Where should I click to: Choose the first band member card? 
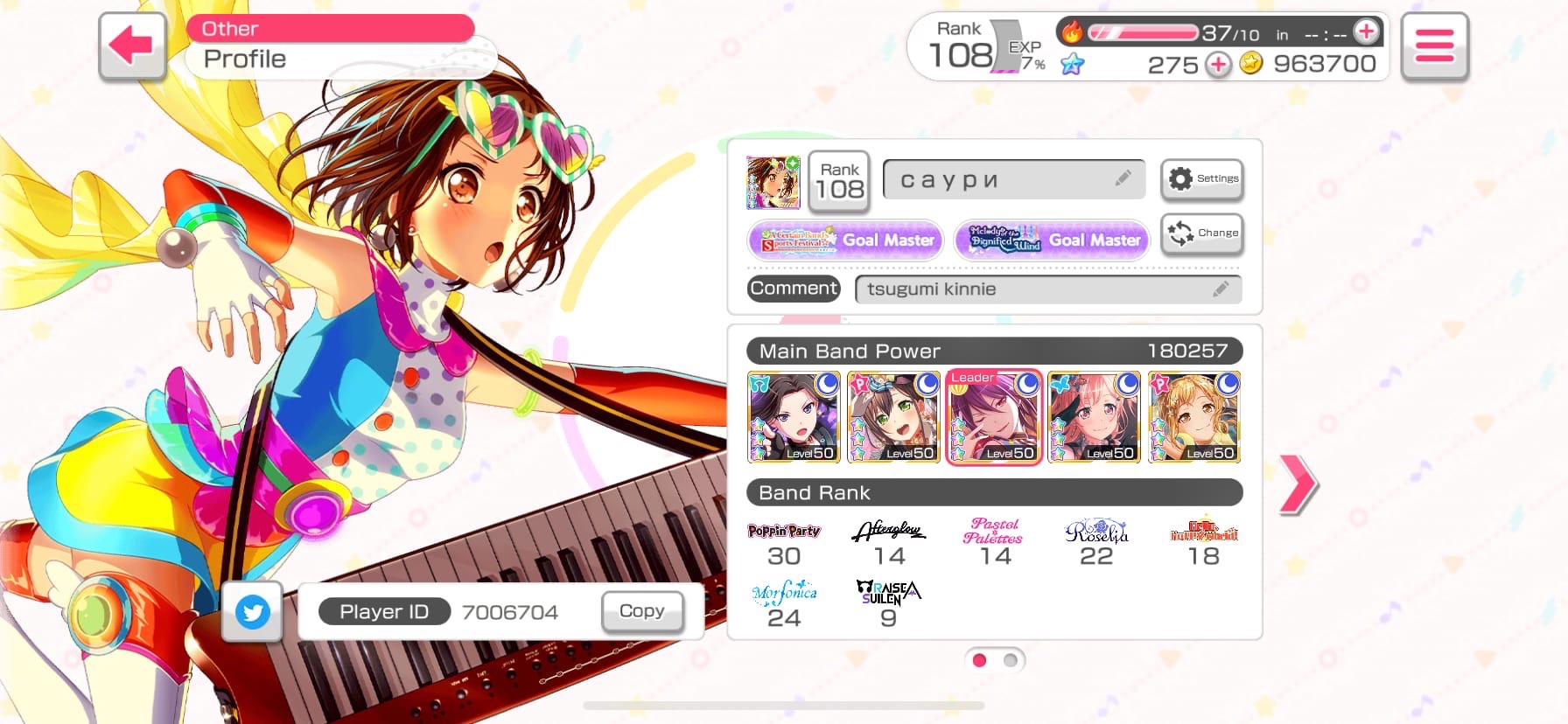(794, 417)
